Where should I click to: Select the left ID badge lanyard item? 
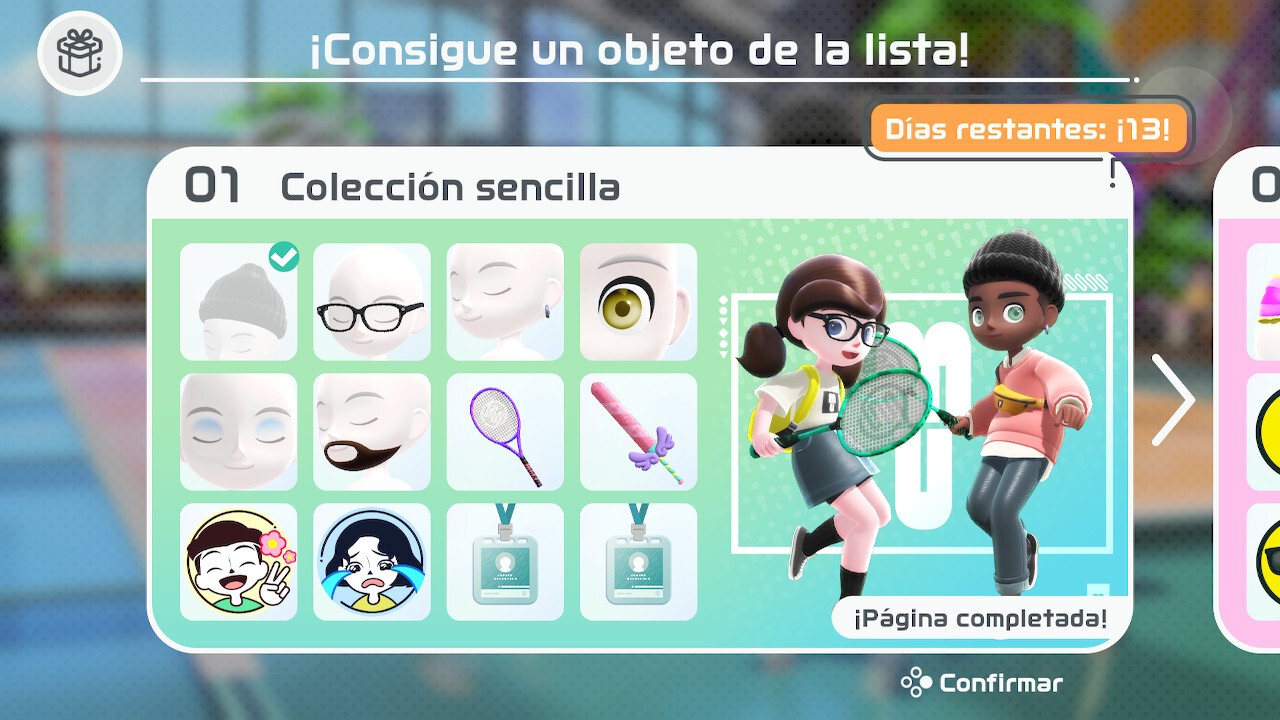(x=505, y=563)
